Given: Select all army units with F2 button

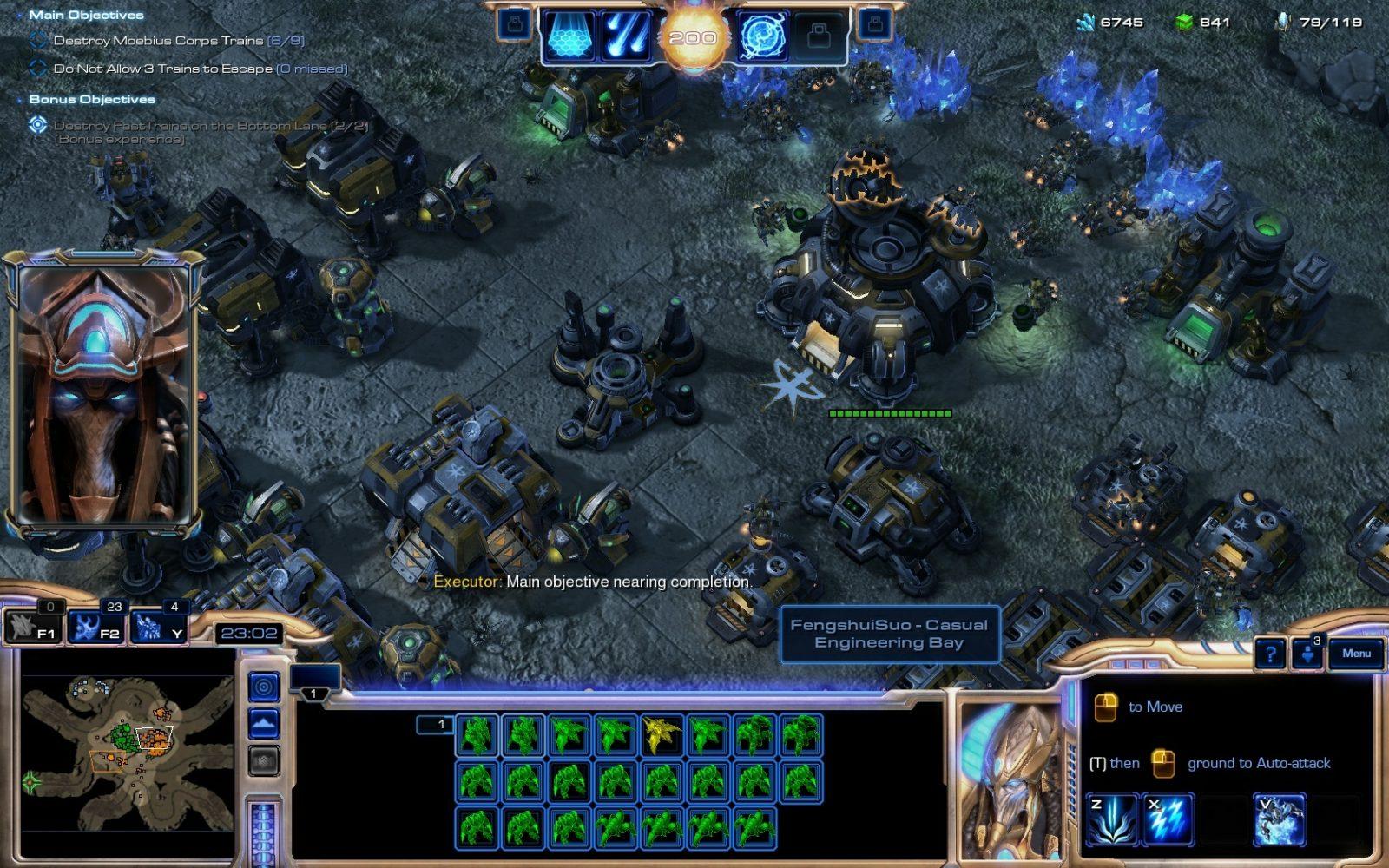Looking at the screenshot, I should [x=97, y=627].
